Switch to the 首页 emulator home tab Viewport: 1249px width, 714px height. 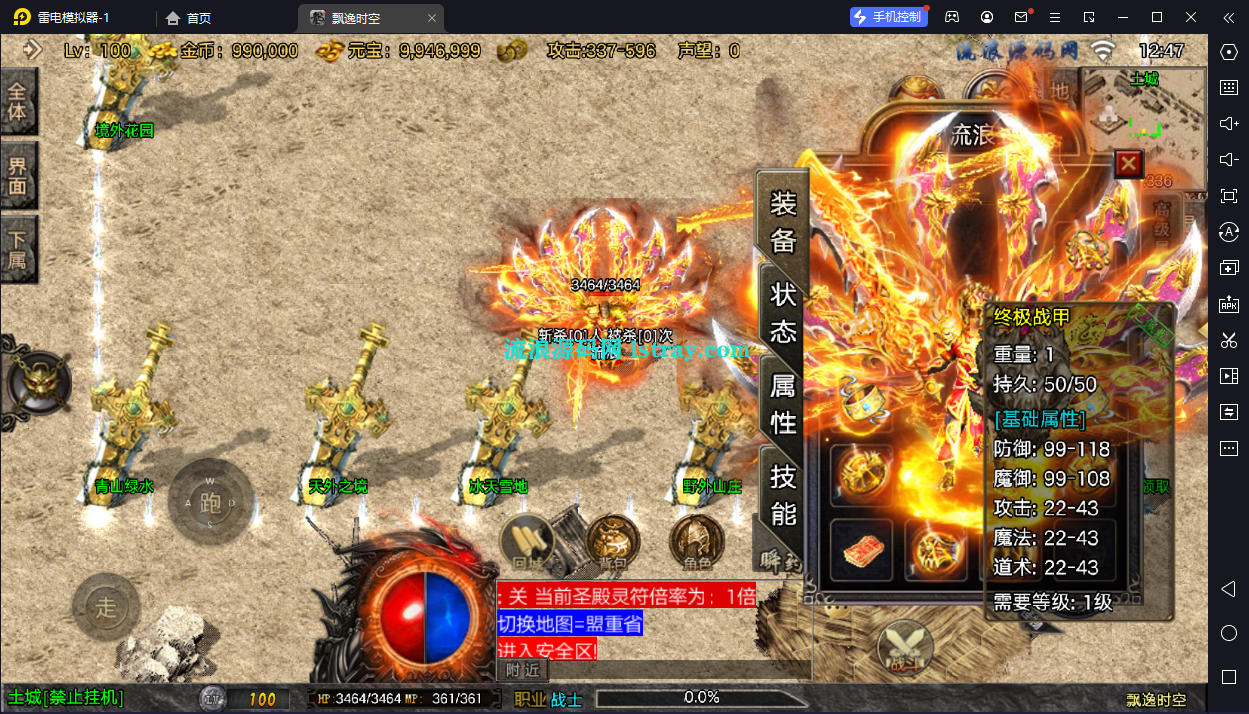(189, 18)
